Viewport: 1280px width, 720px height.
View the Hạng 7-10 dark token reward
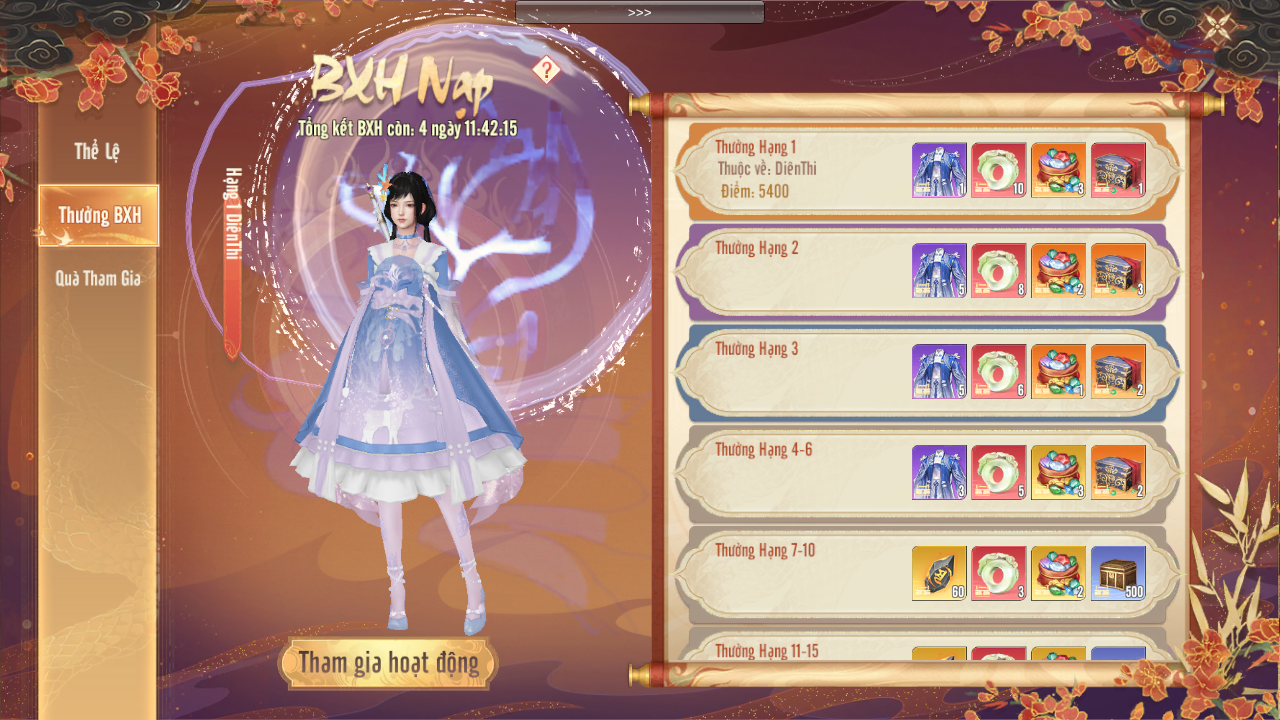[x=939, y=574]
